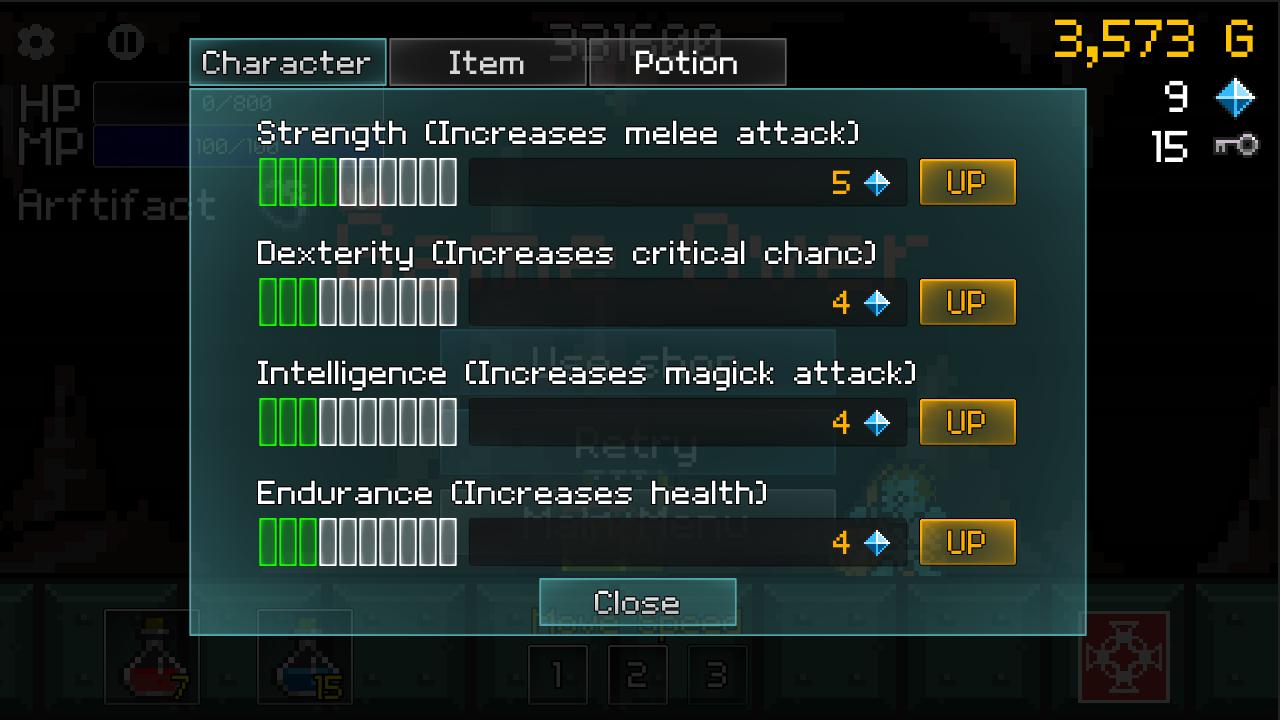Viewport: 1280px width, 720px height.
Task: Select the blue mana potion
Action: 305,655
